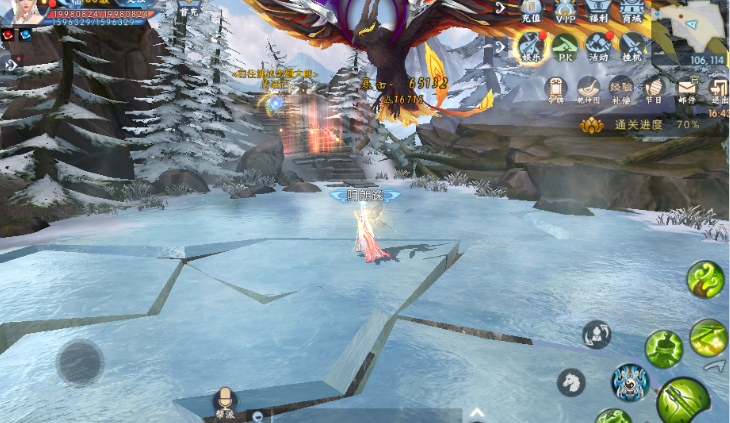Open the 邮件 mail inbox
This screenshot has width=730, height=423.
point(687,89)
